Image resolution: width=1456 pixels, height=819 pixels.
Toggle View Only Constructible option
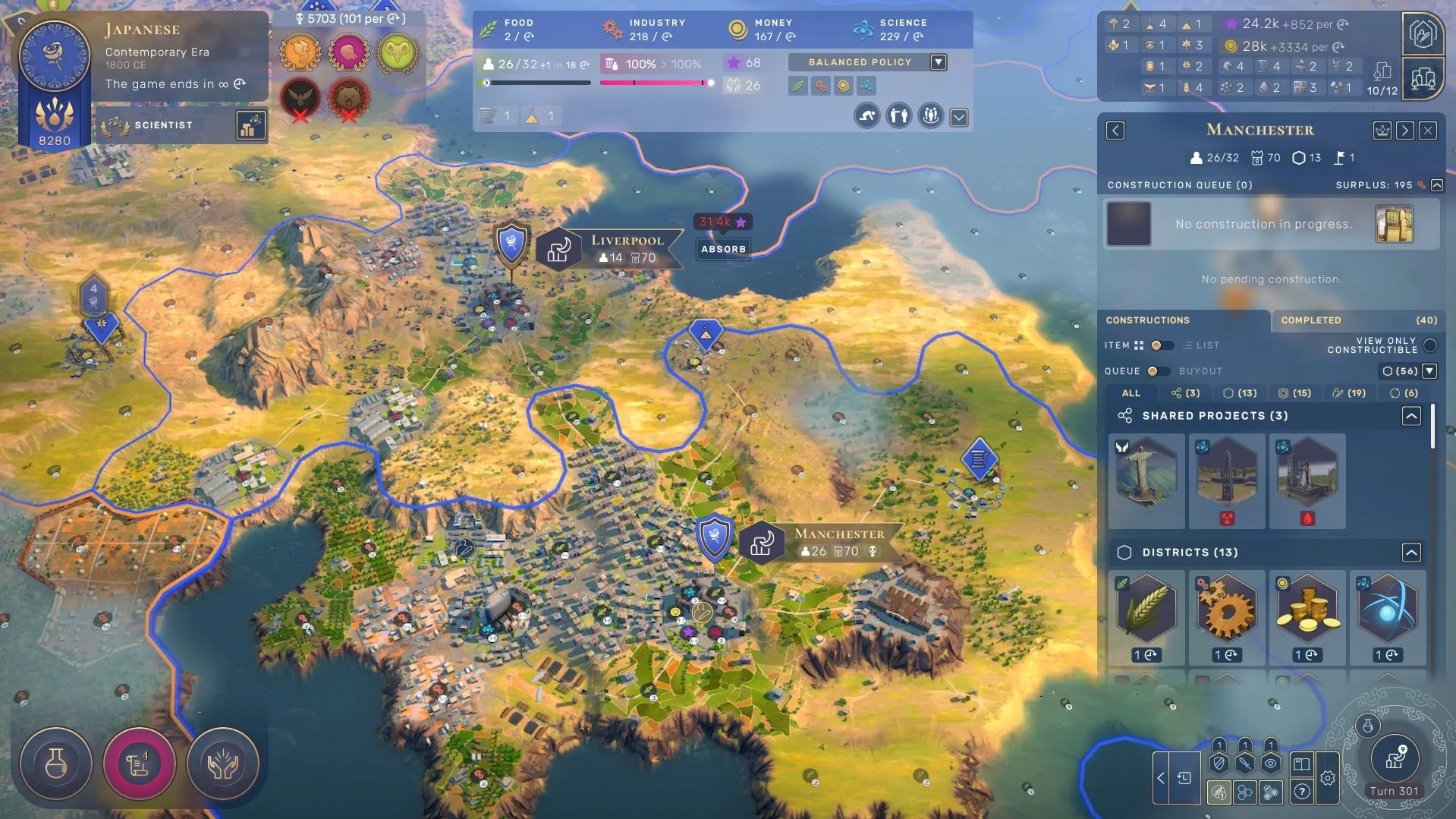point(1430,345)
